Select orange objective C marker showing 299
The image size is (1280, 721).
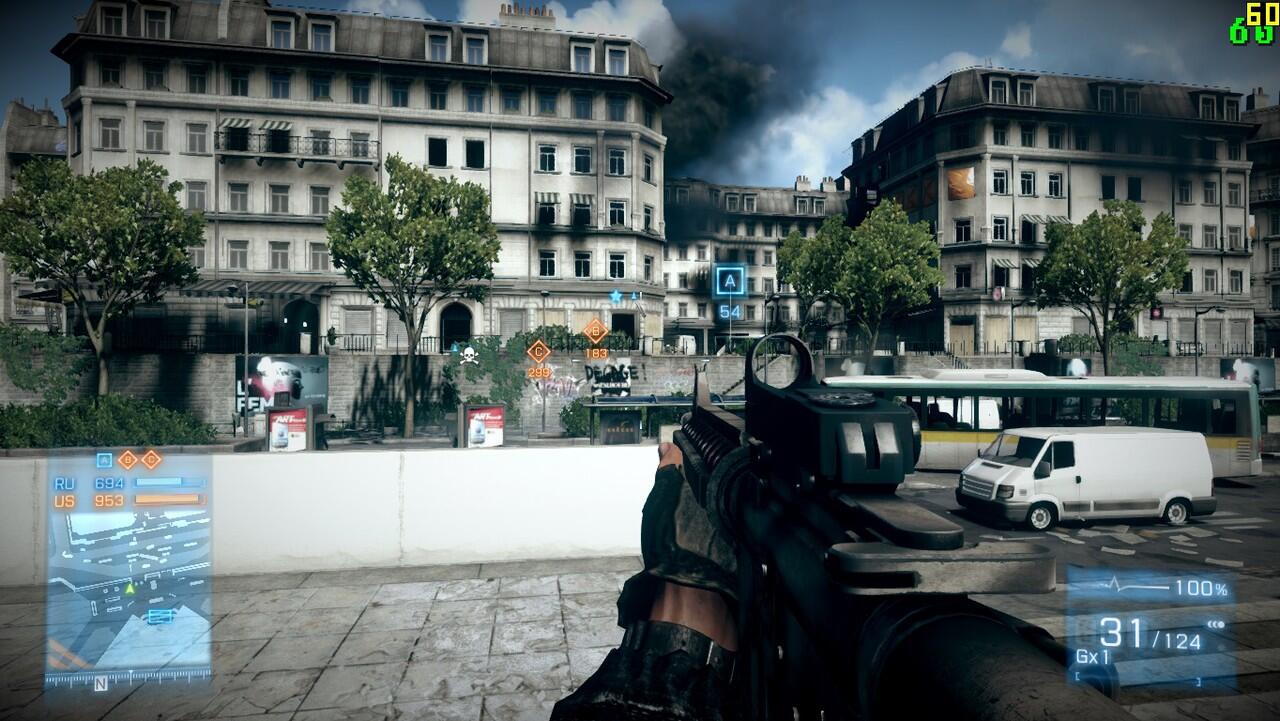[539, 350]
